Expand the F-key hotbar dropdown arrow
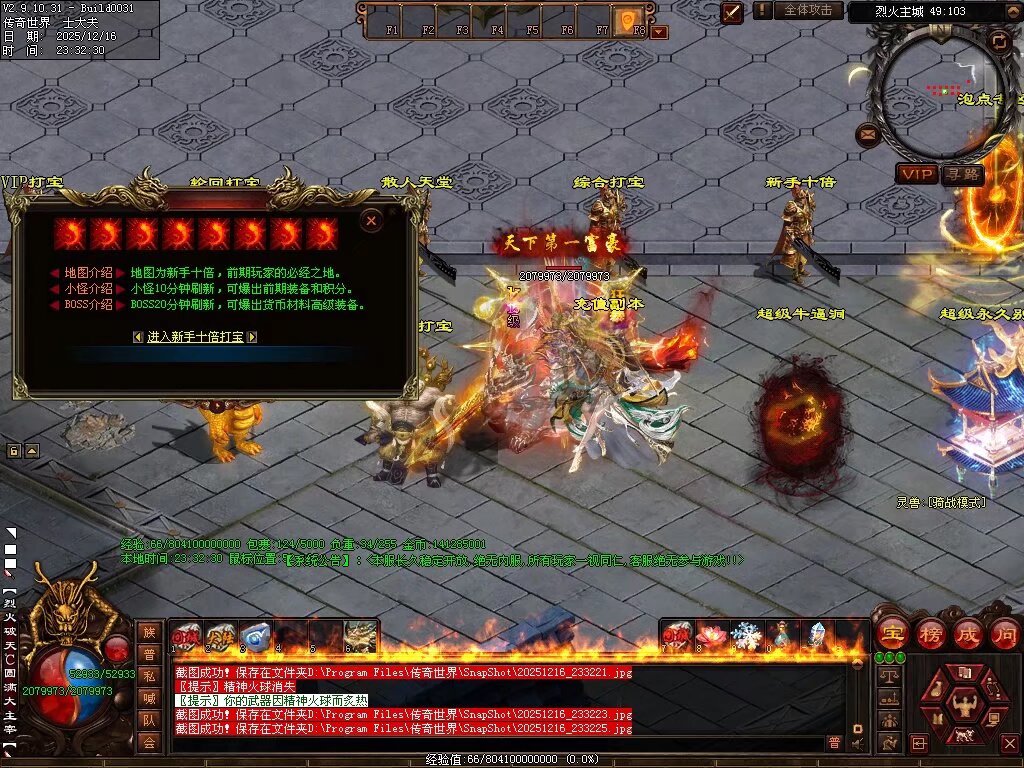1024x768 pixels. pyautogui.click(x=659, y=32)
